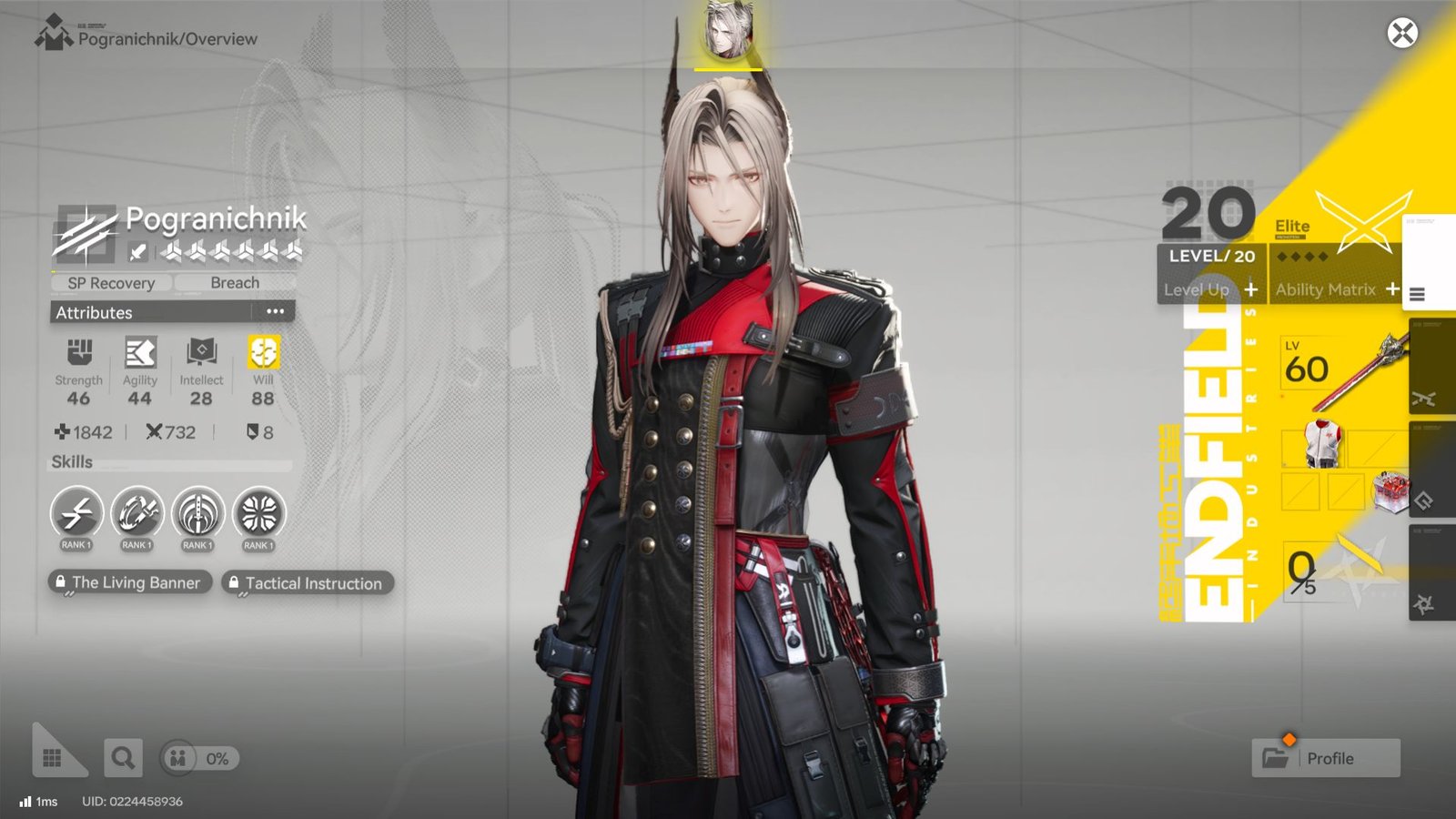The width and height of the screenshot is (1456, 819).
Task: Open the blade skill icon under Skills
Action: pyautogui.click(x=197, y=516)
